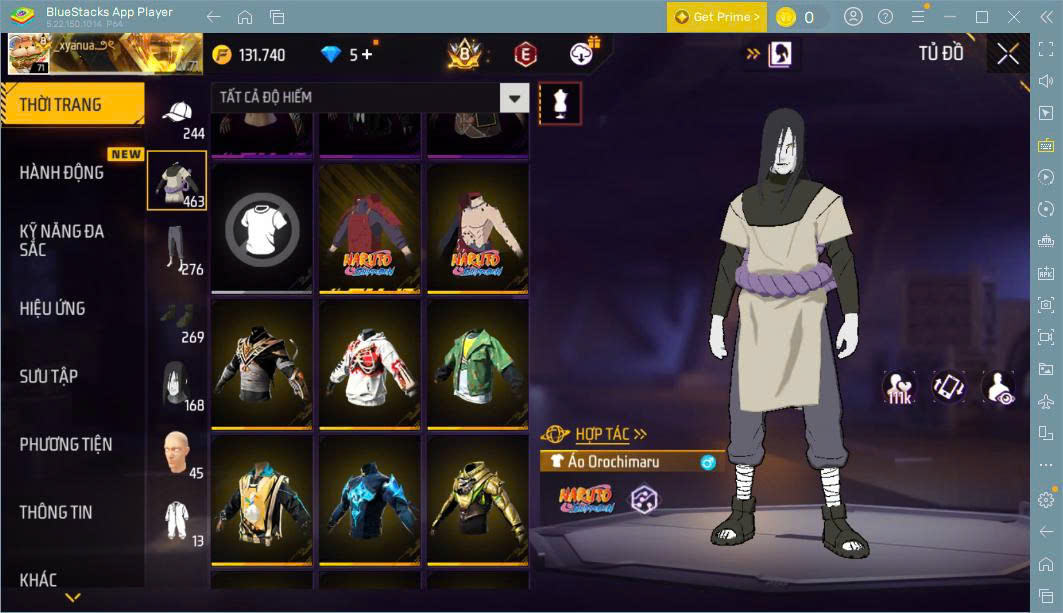Choose the blue lightning jacket
Screen dimensions: 1063x613
click(x=370, y=500)
